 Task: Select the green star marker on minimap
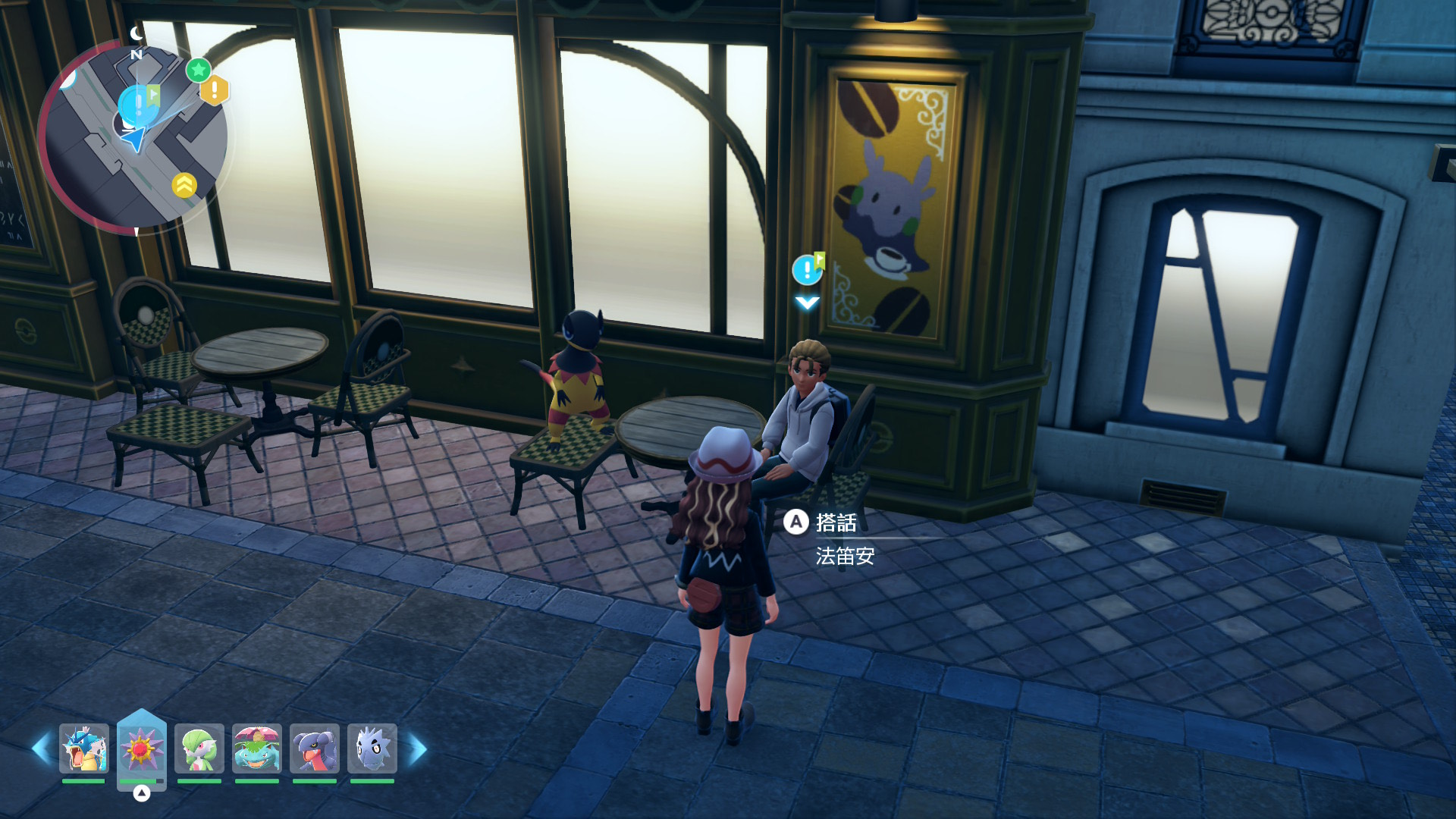tap(199, 70)
